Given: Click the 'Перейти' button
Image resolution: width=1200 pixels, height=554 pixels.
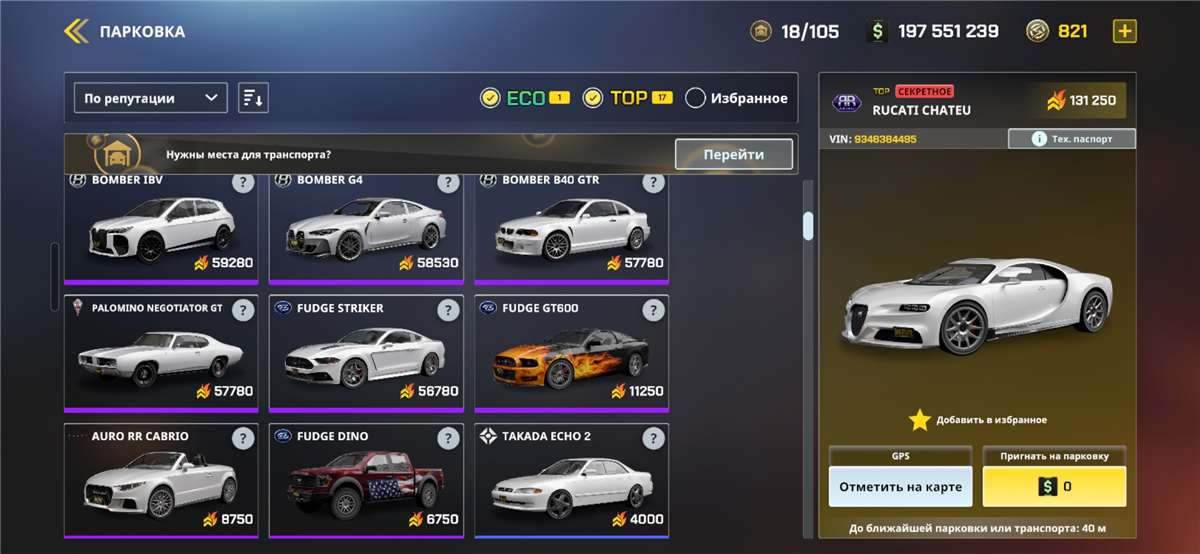Looking at the screenshot, I should click(733, 154).
